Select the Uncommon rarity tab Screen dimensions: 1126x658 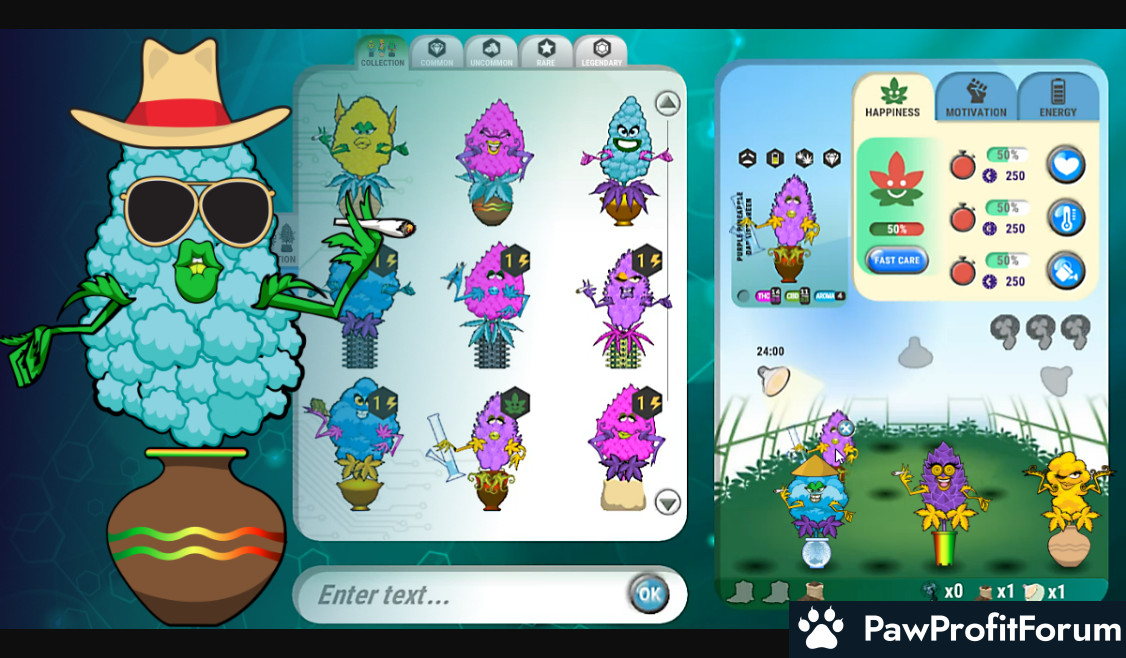pyautogui.click(x=491, y=53)
